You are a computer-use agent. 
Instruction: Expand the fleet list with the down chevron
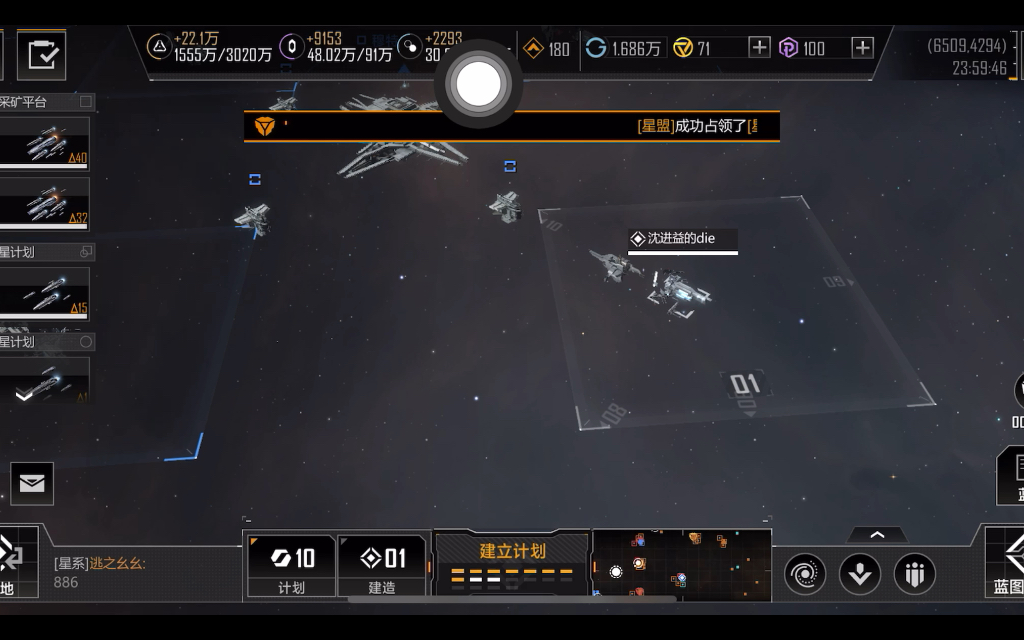pyautogui.click(x=24, y=395)
